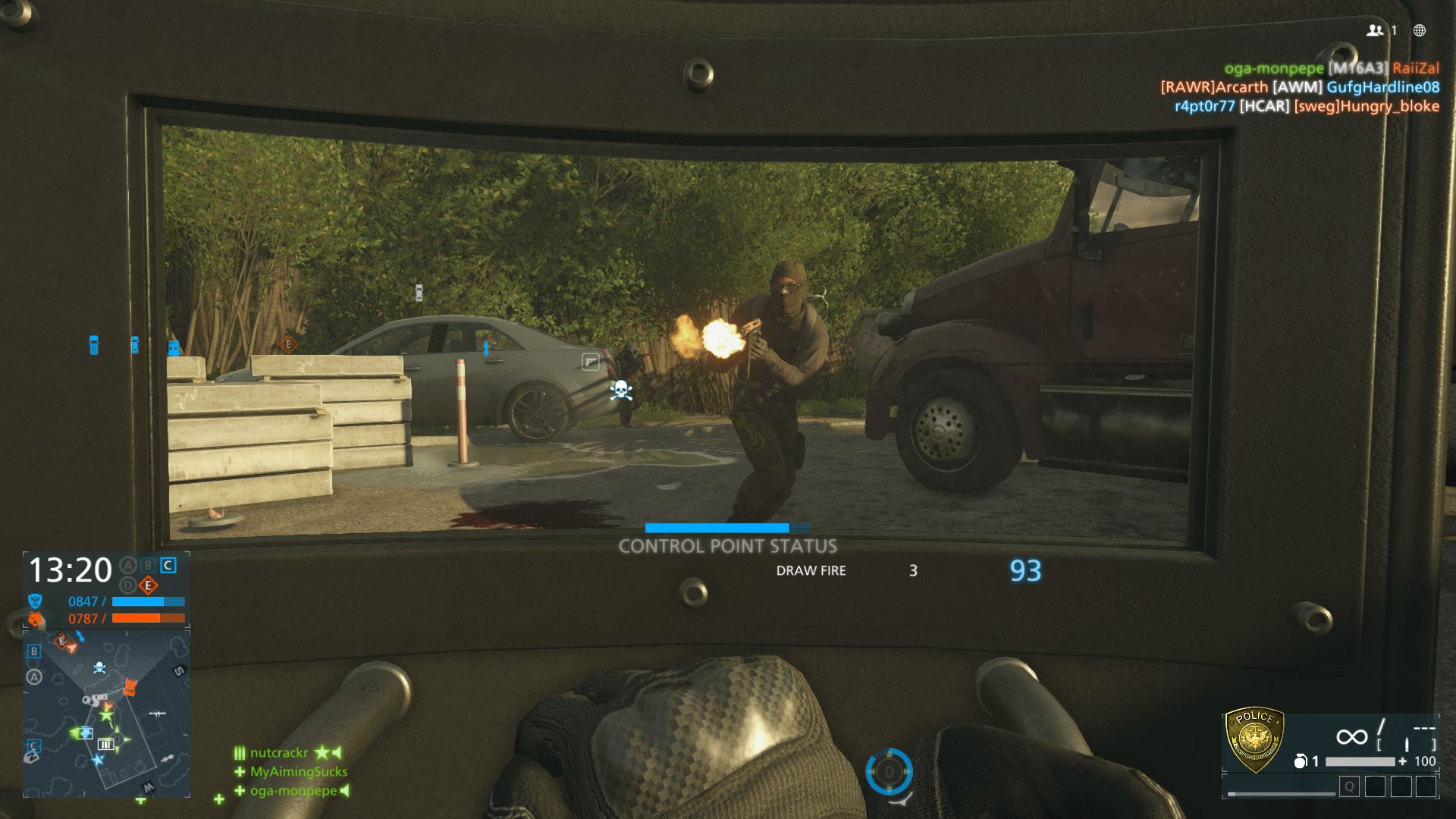
Task: Click the skull marker on the minimap
Action: tap(99, 667)
